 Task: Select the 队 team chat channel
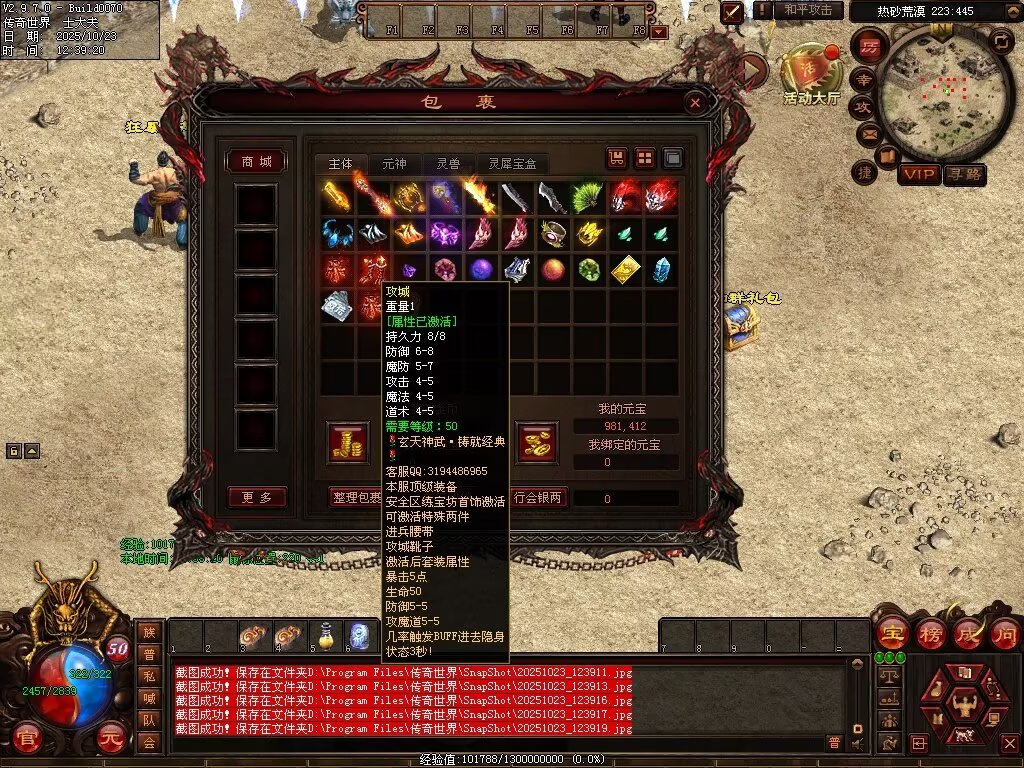click(148, 719)
